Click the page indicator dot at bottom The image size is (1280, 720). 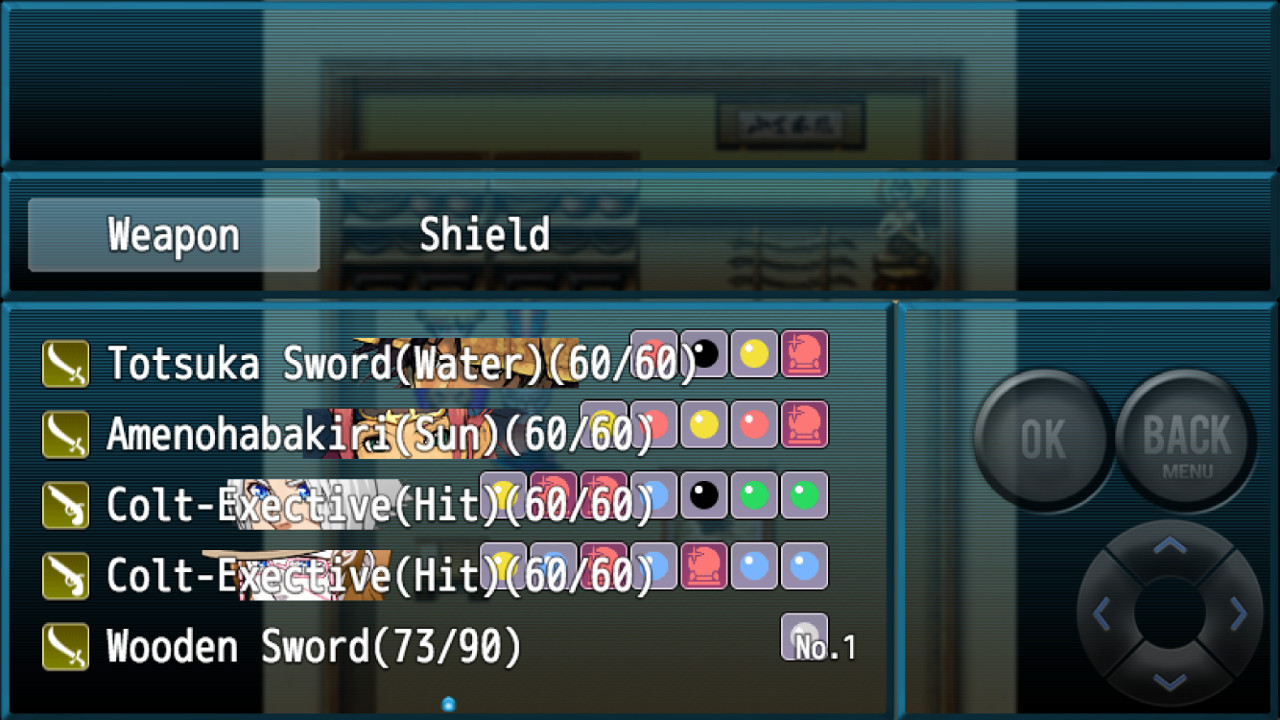click(x=448, y=703)
